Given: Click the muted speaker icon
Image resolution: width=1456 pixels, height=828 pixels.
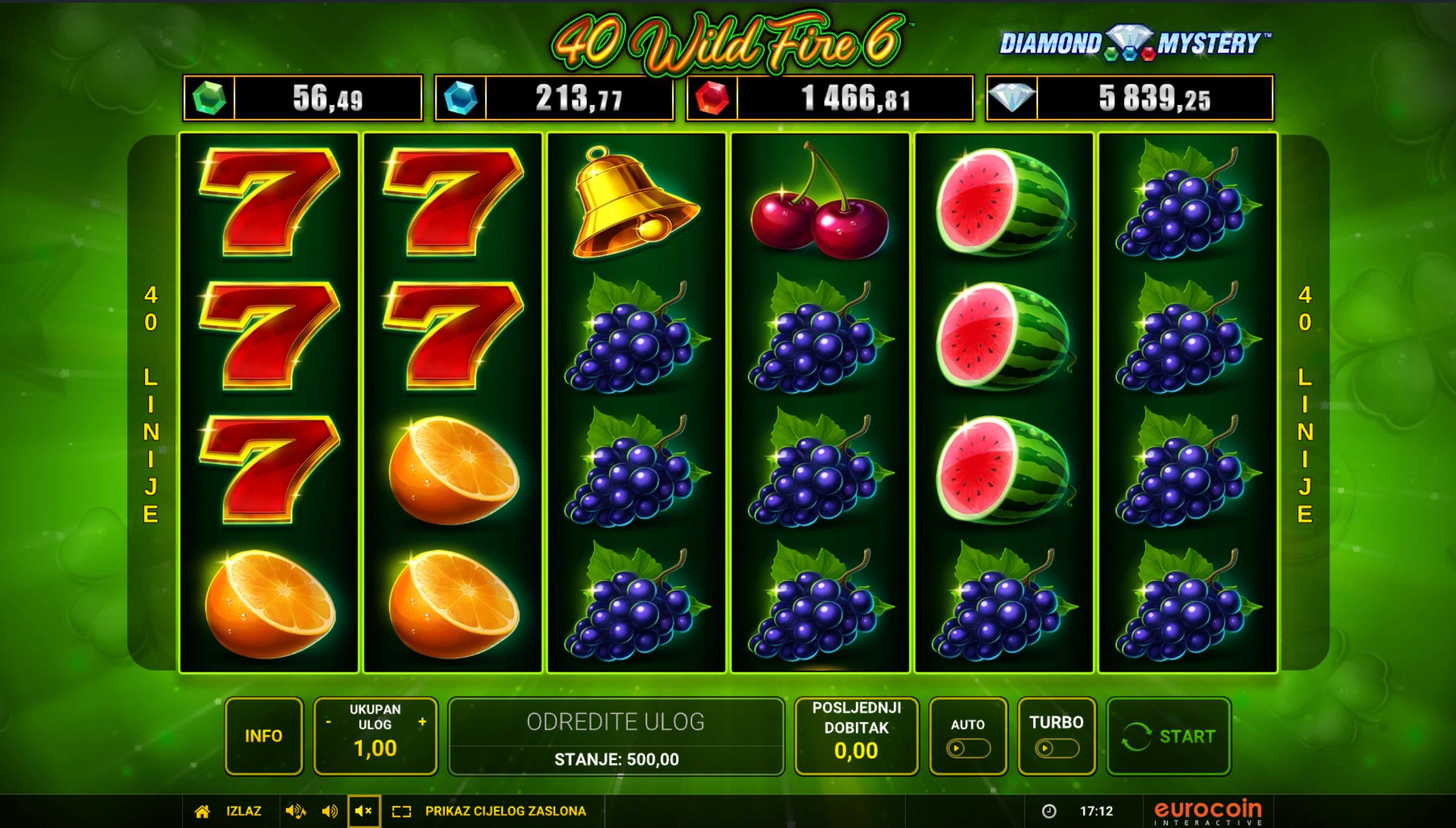Looking at the screenshot, I should click(x=363, y=811).
